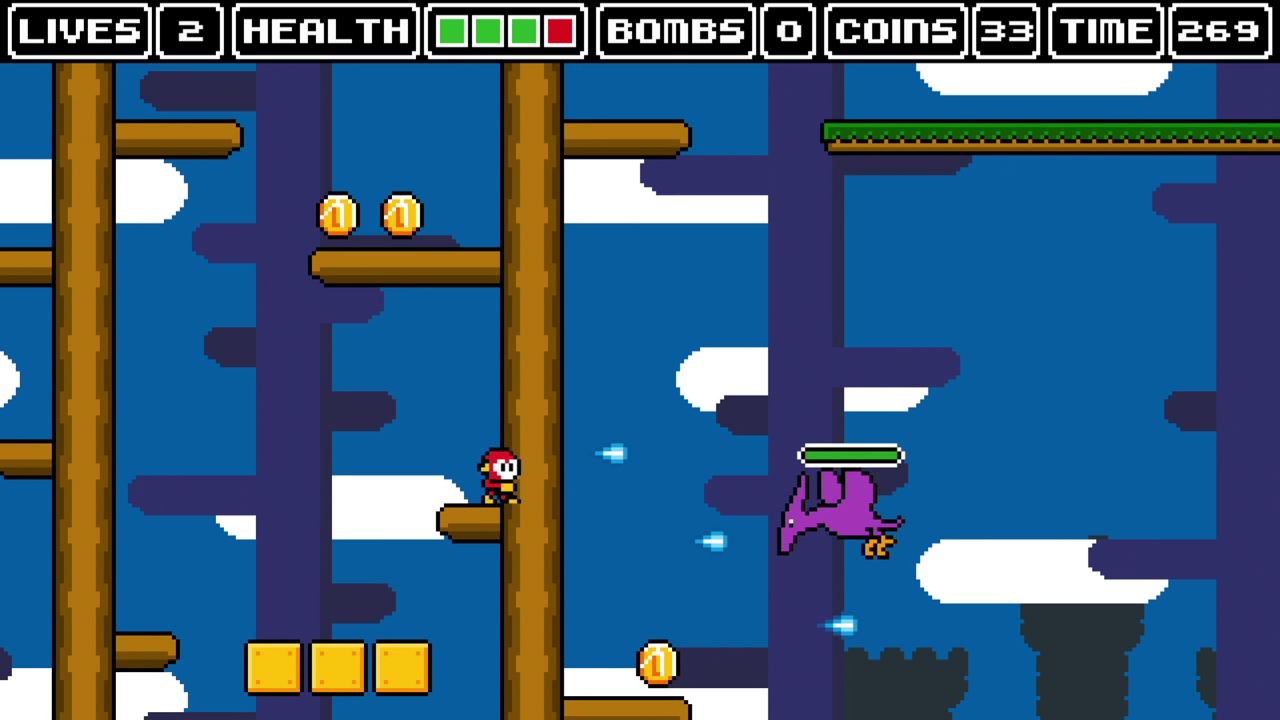The height and width of the screenshot is (720, 1280).
Task: Select the COINS label in the HUD
Action: [x=897, y=31]
